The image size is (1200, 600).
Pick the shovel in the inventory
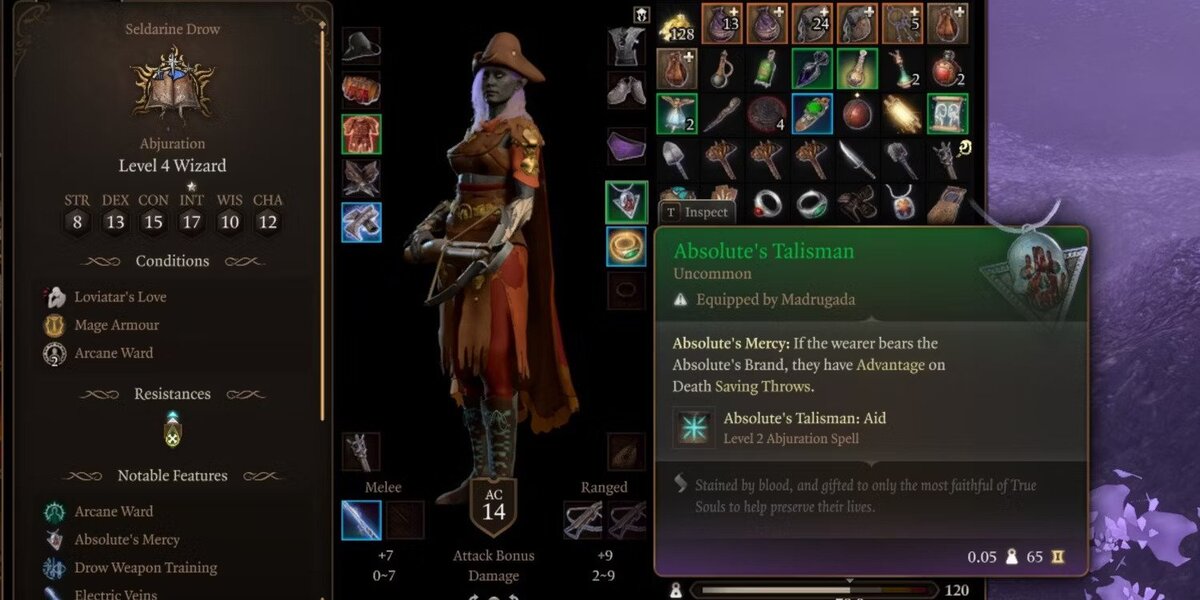[x=675, y=158]
